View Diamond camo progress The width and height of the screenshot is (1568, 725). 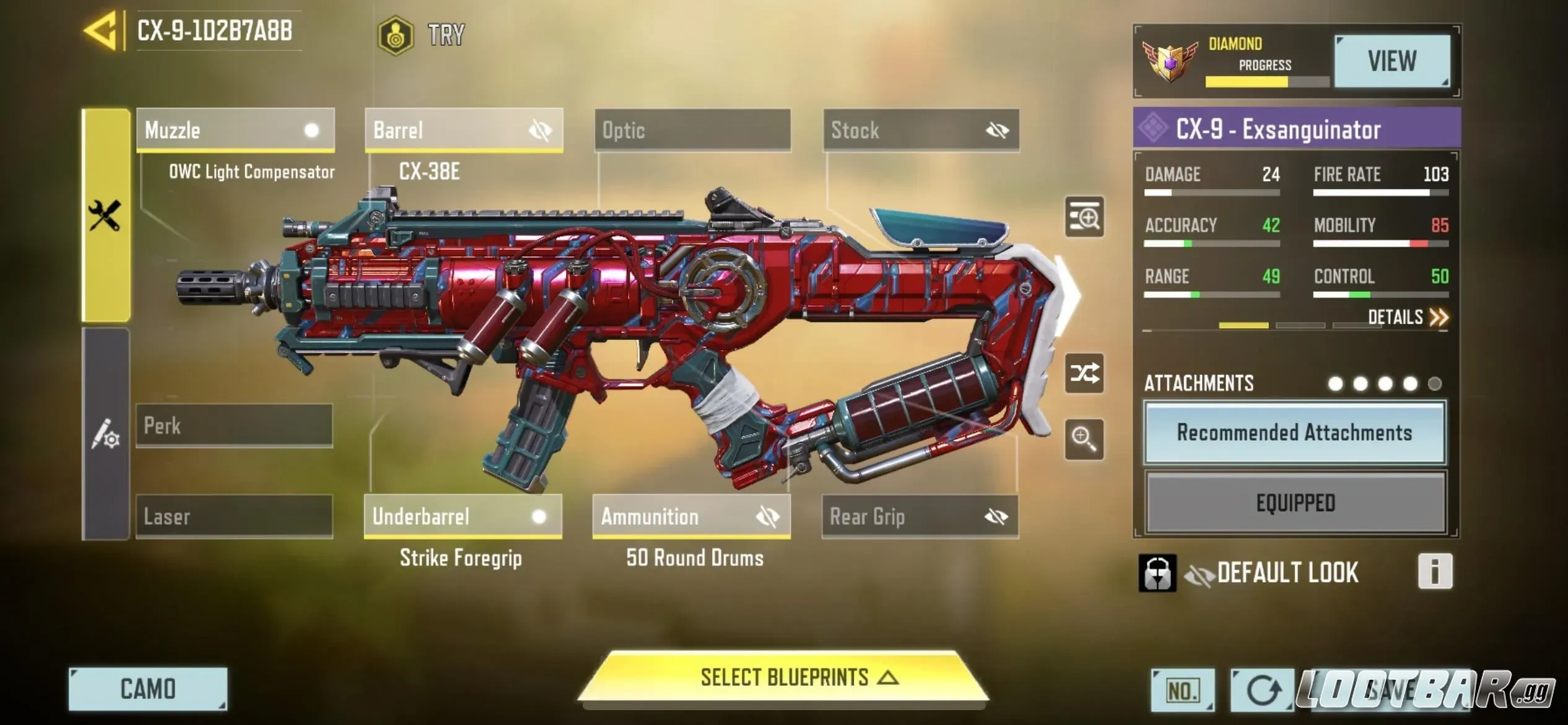(x=1392, y=61)
